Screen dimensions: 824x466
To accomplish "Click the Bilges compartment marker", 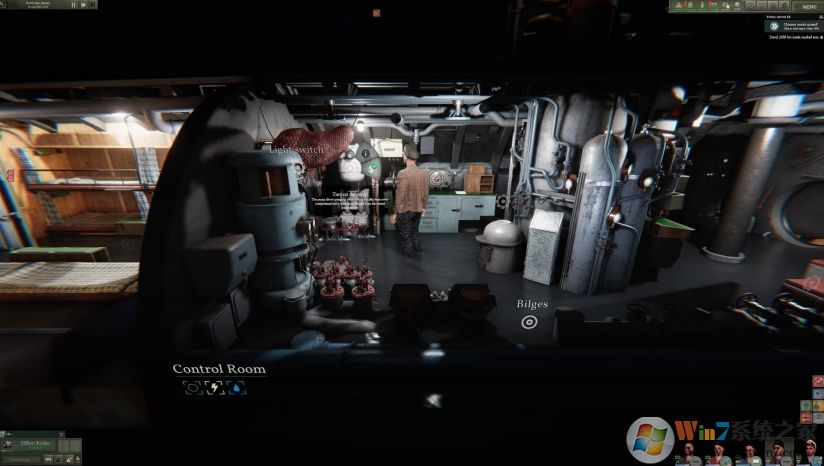I will pos(529,322).
